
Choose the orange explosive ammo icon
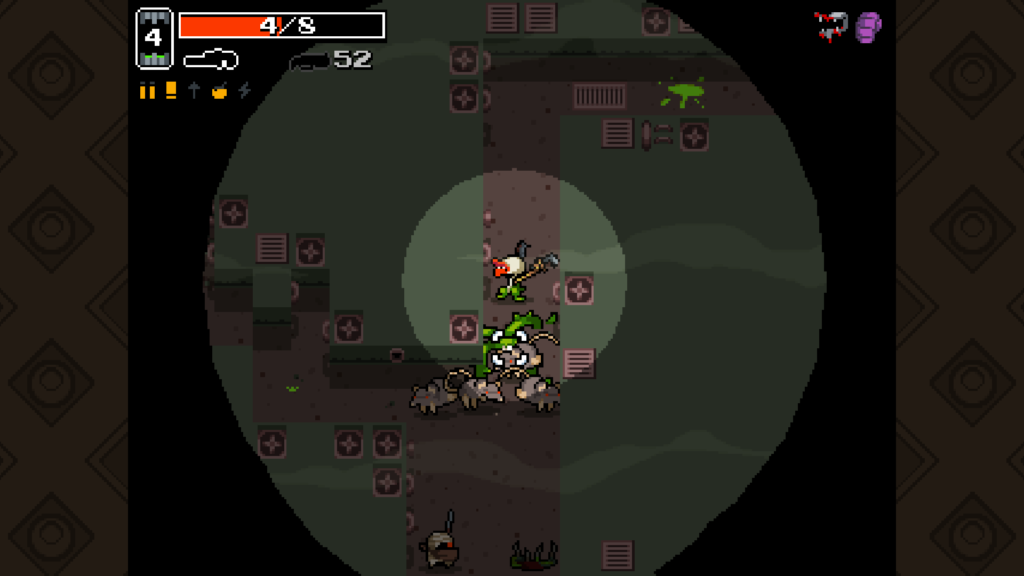tap(219, 91)
